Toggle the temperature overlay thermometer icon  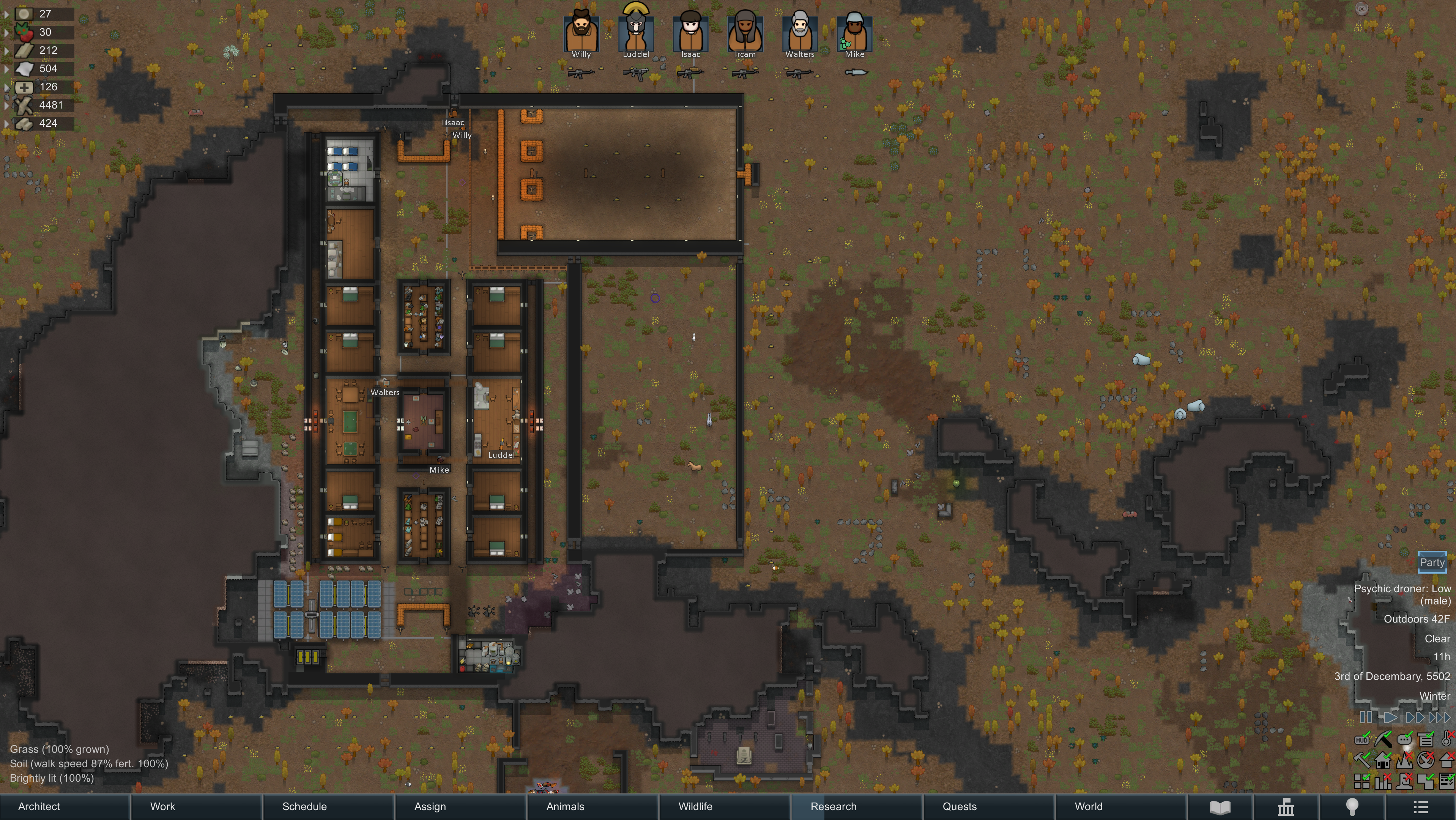1447,738
